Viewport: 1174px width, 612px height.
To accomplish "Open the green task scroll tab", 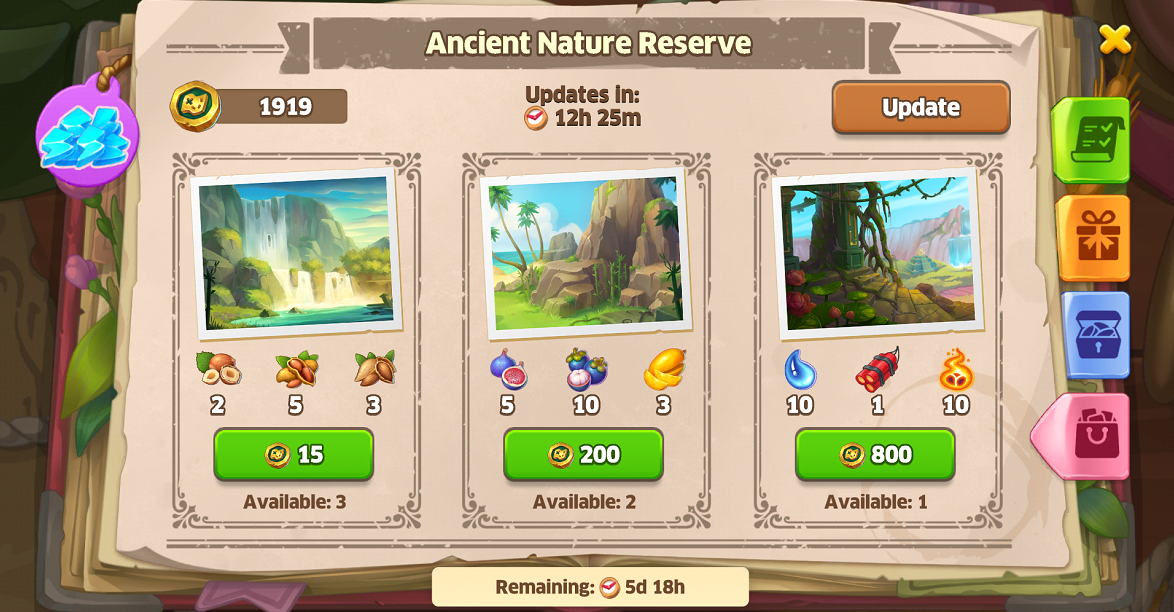I will (x=1094, y=141).
